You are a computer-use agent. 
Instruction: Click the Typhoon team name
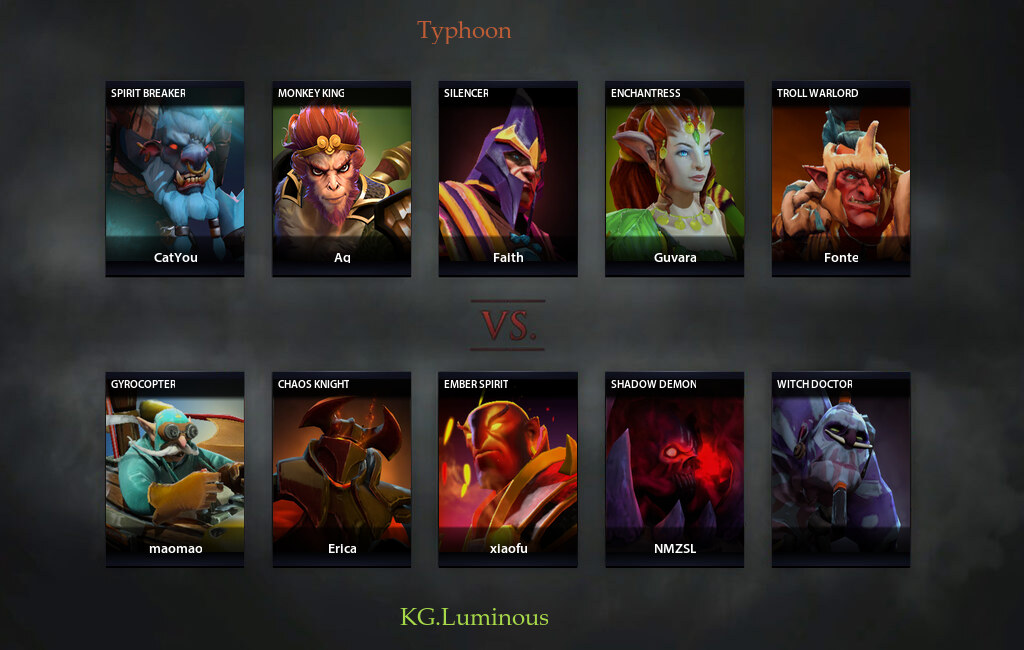pos(464,31)
